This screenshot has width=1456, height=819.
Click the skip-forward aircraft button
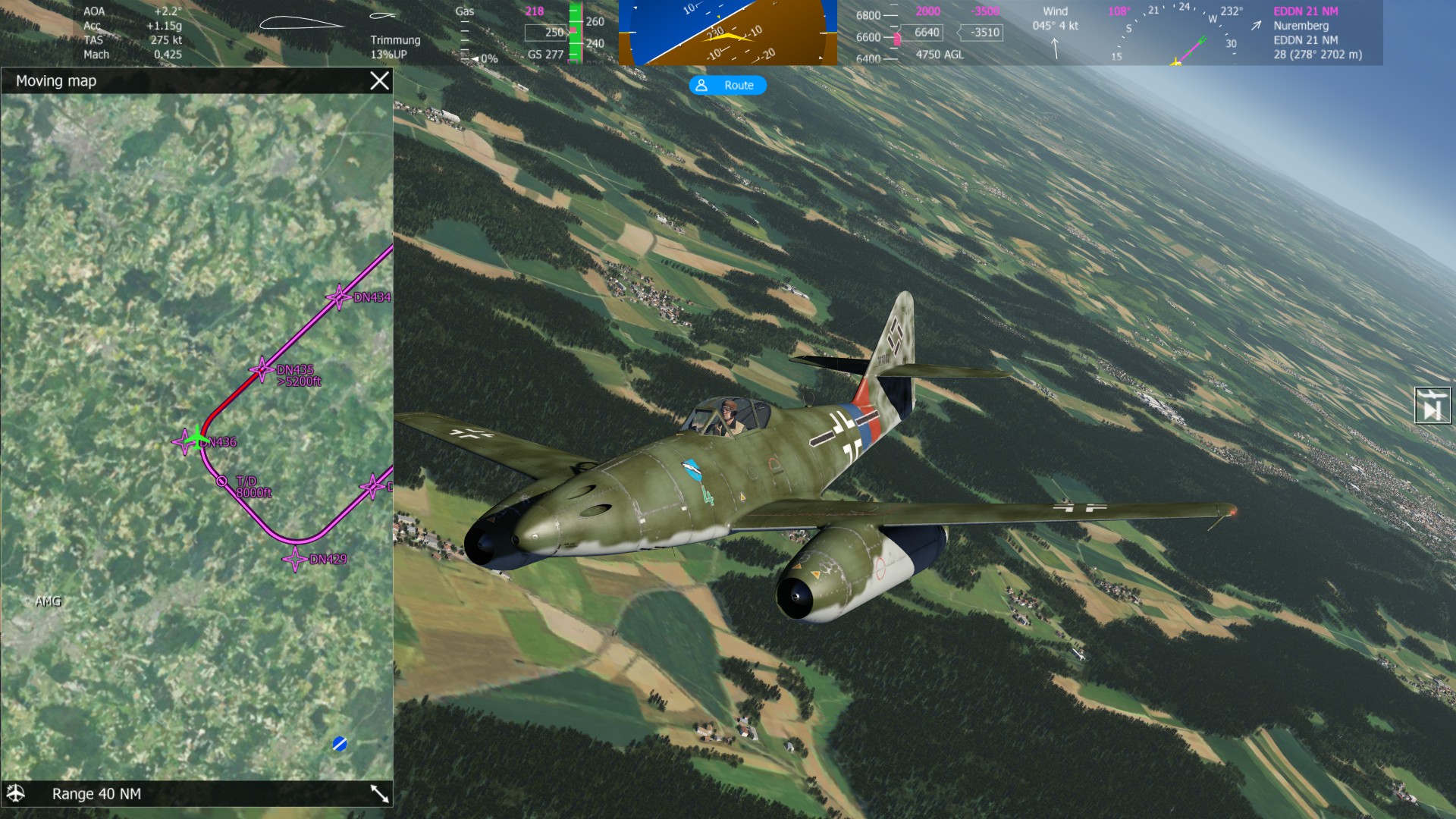tap(1432, 405)
